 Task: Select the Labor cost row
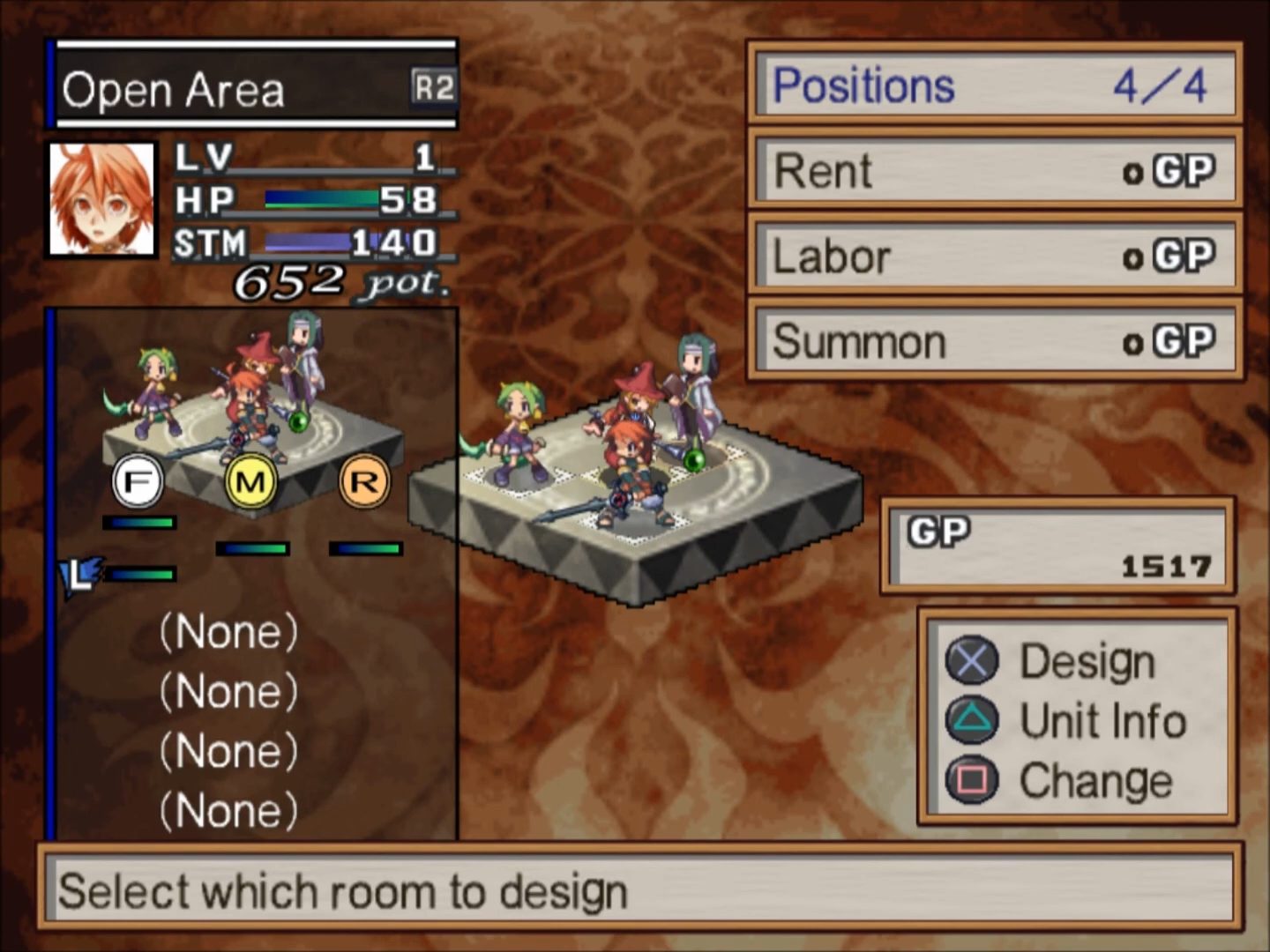994,256
